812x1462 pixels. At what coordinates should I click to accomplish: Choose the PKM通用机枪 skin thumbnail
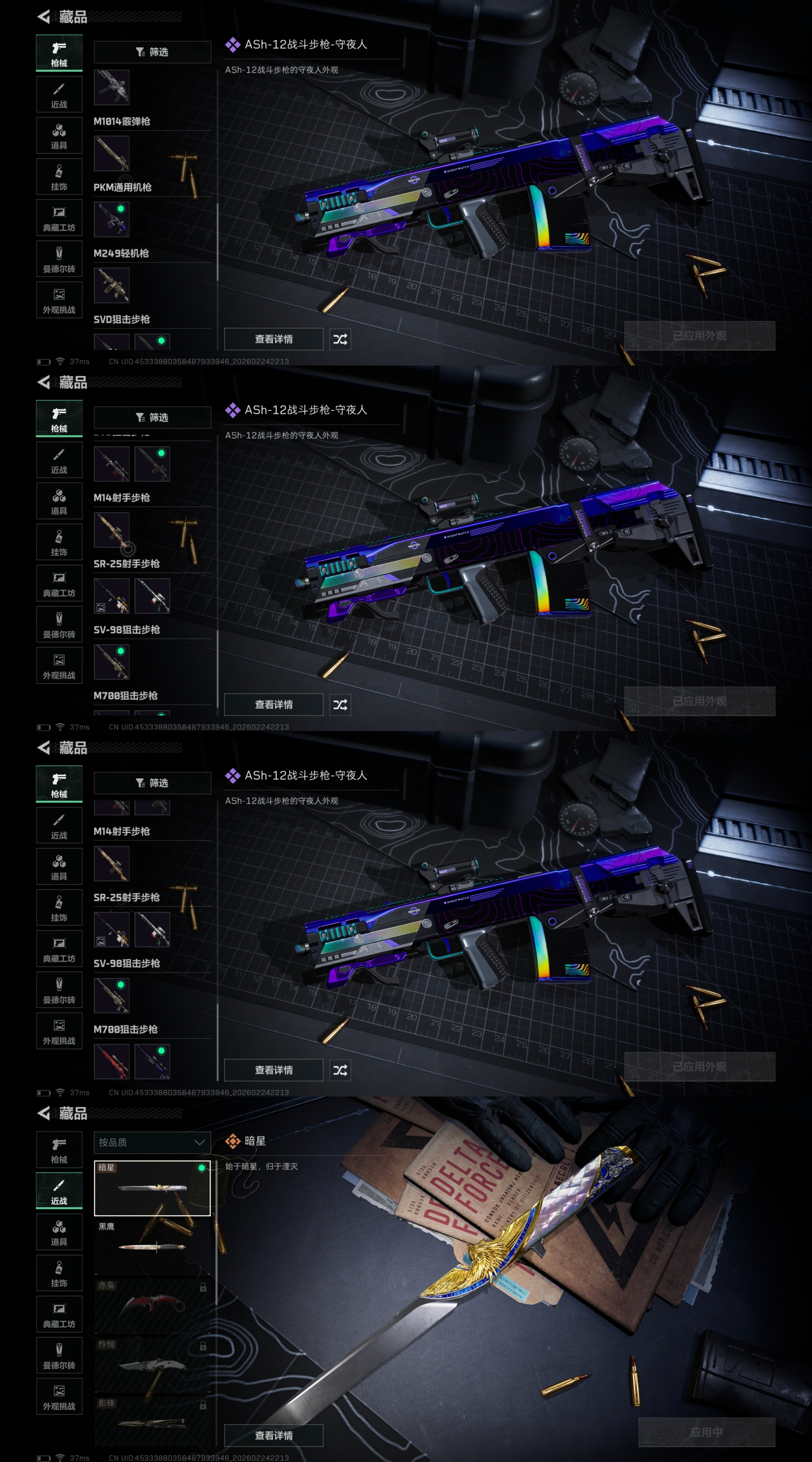coord(111,153)
